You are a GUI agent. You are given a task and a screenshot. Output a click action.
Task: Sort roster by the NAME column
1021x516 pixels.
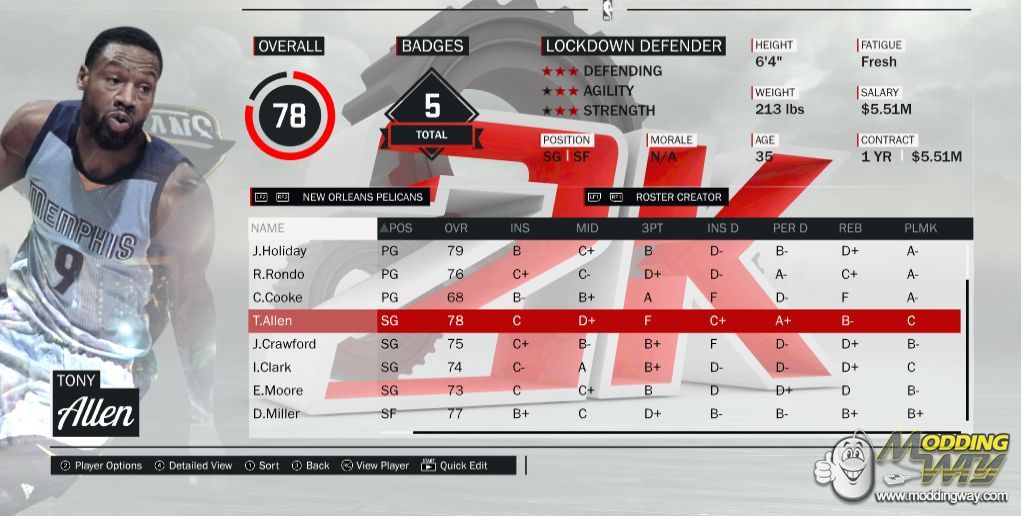(x=267, y=228)
